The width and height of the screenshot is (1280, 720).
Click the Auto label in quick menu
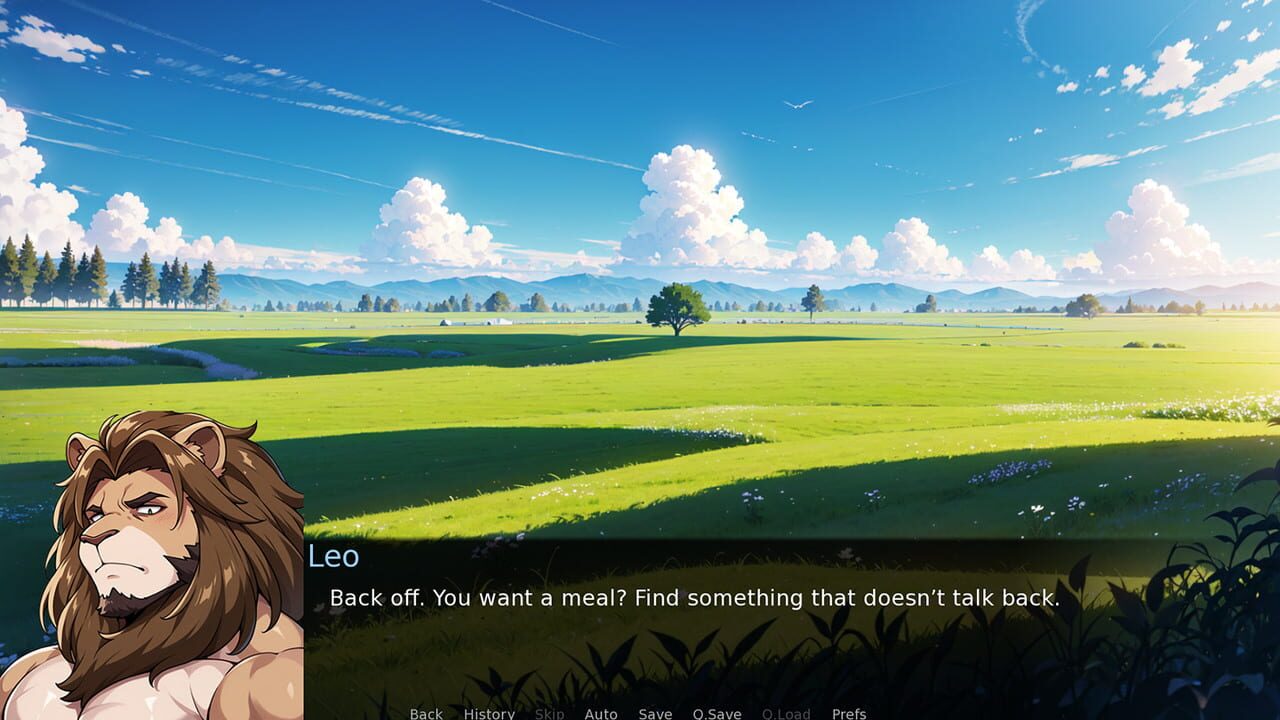pos(601,714)
